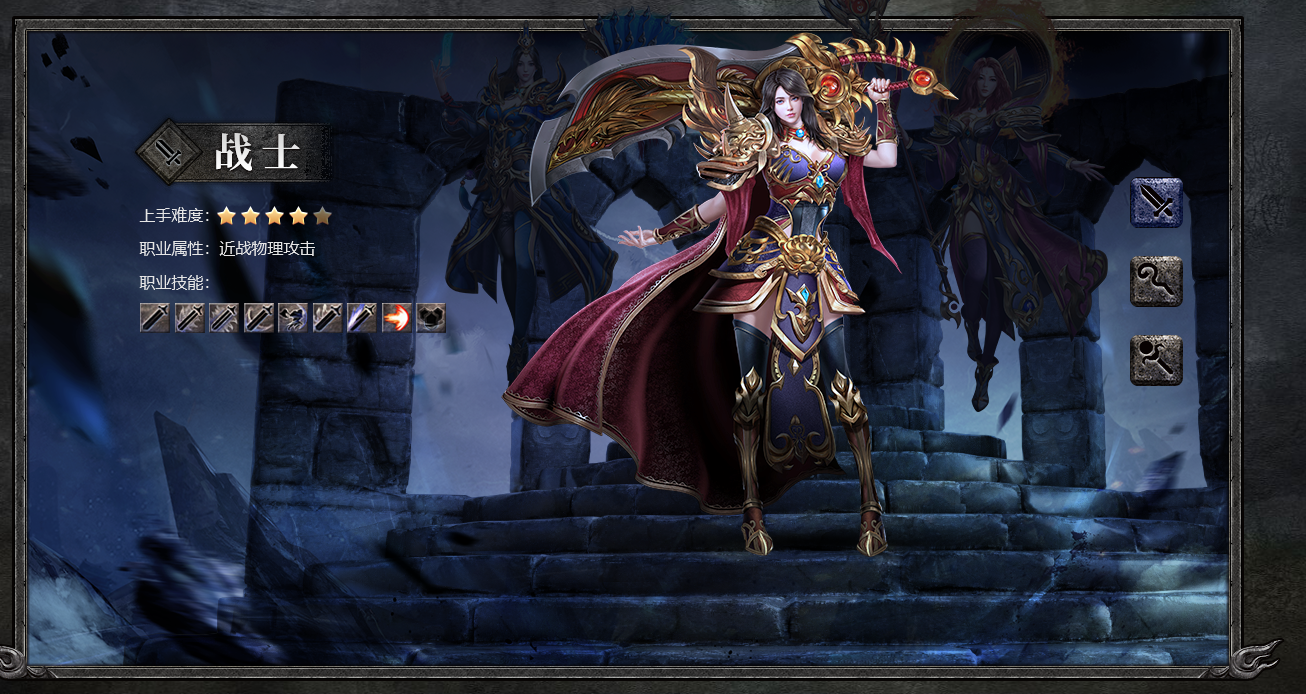Select the warrior sword class button

1156,203
